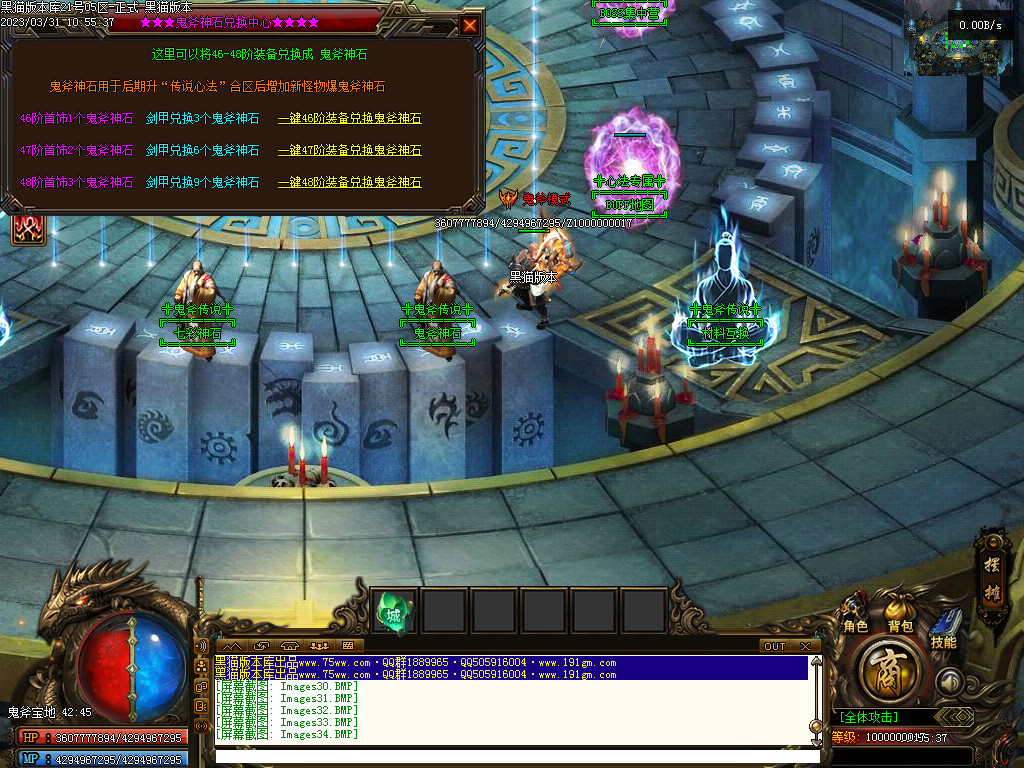Choose one-click exchange for tier 47 equipment
Image resolution: width=1024 pixels, height=768 pixels.
(x=349, y=150)
